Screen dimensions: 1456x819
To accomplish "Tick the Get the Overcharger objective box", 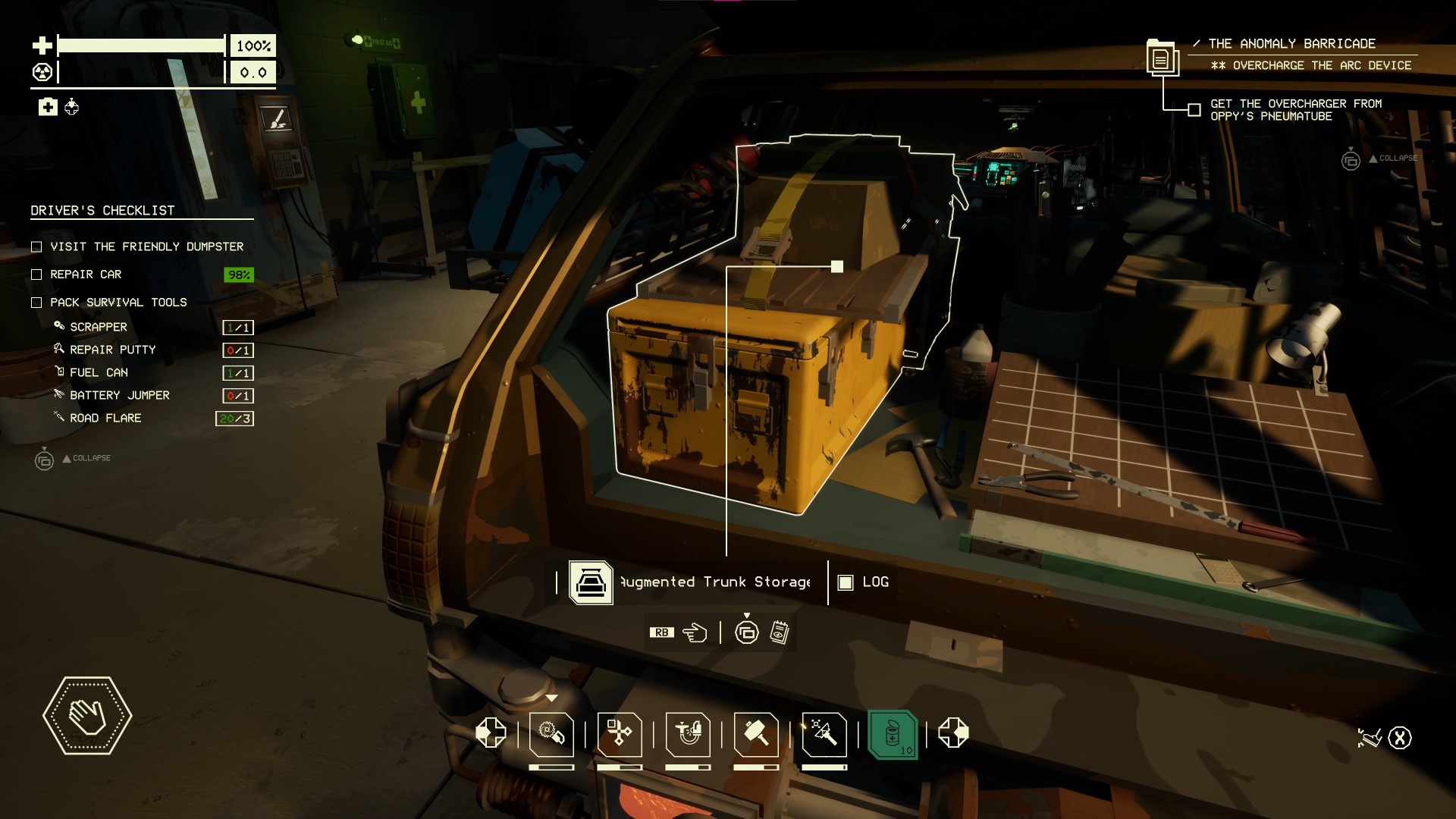I will (1194, 110).
